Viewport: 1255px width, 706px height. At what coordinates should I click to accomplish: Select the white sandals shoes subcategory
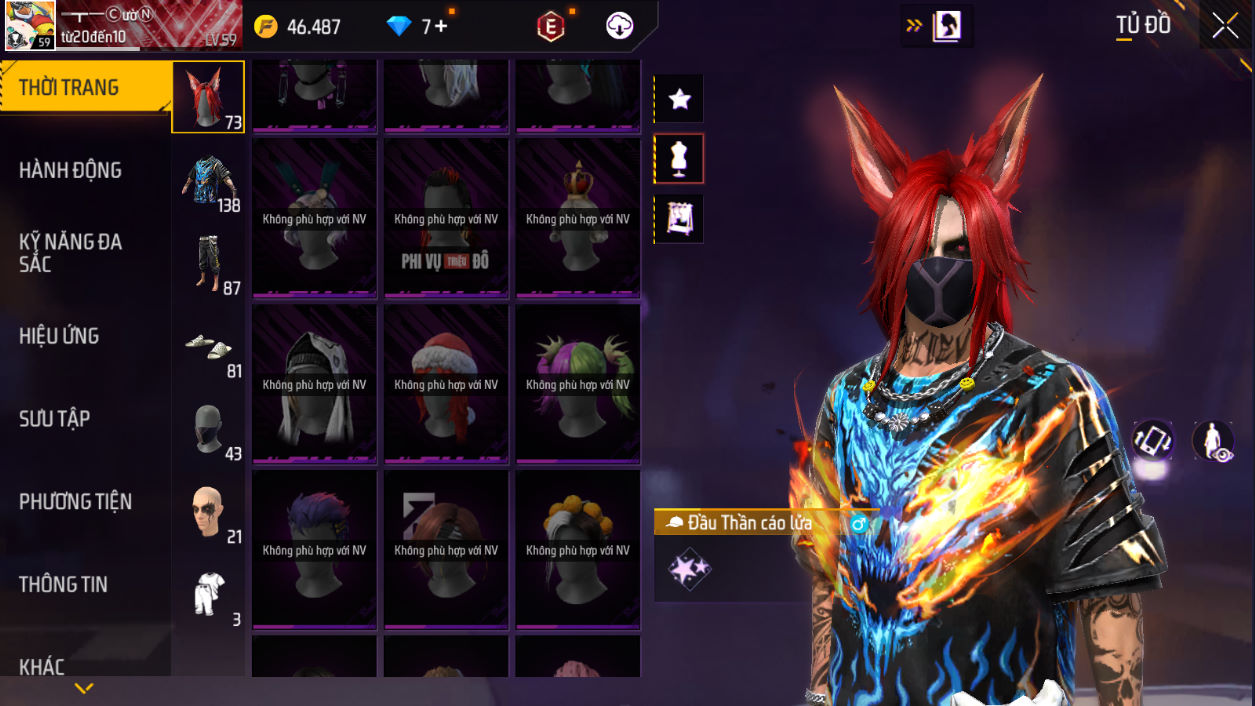(208, 347)
